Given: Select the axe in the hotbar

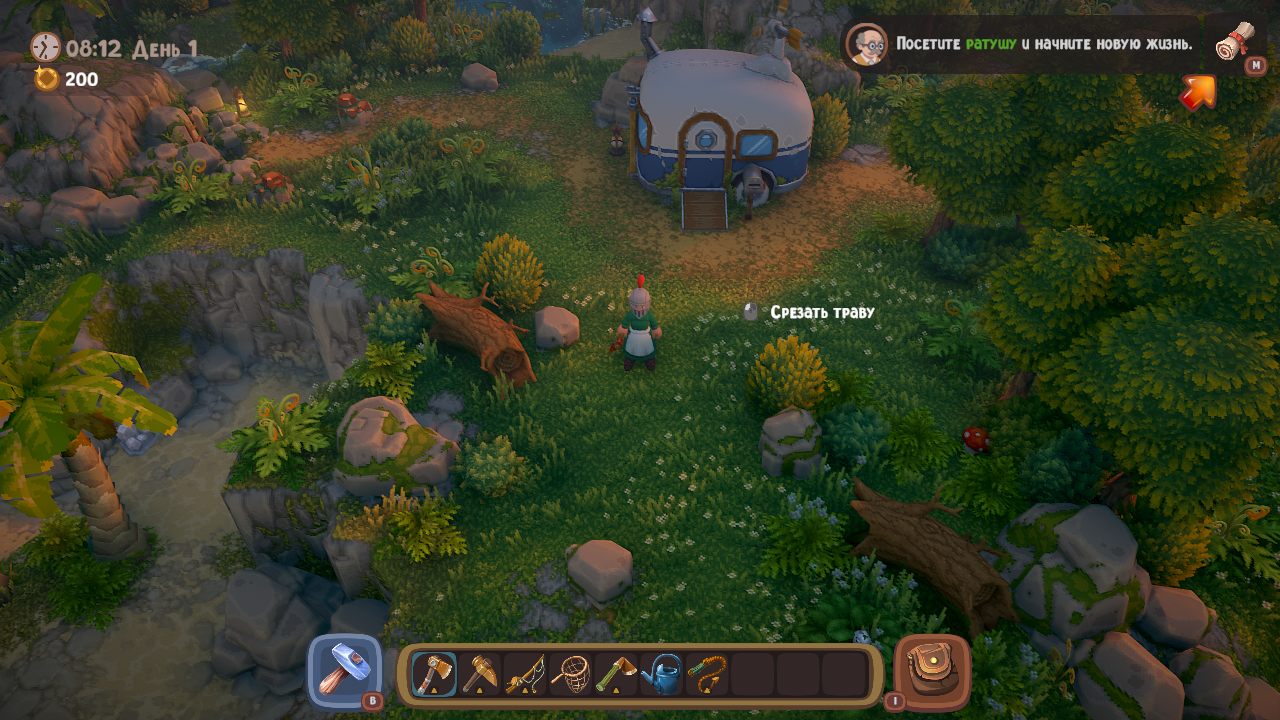Looking at the screenshot, I should click(434, 675).
